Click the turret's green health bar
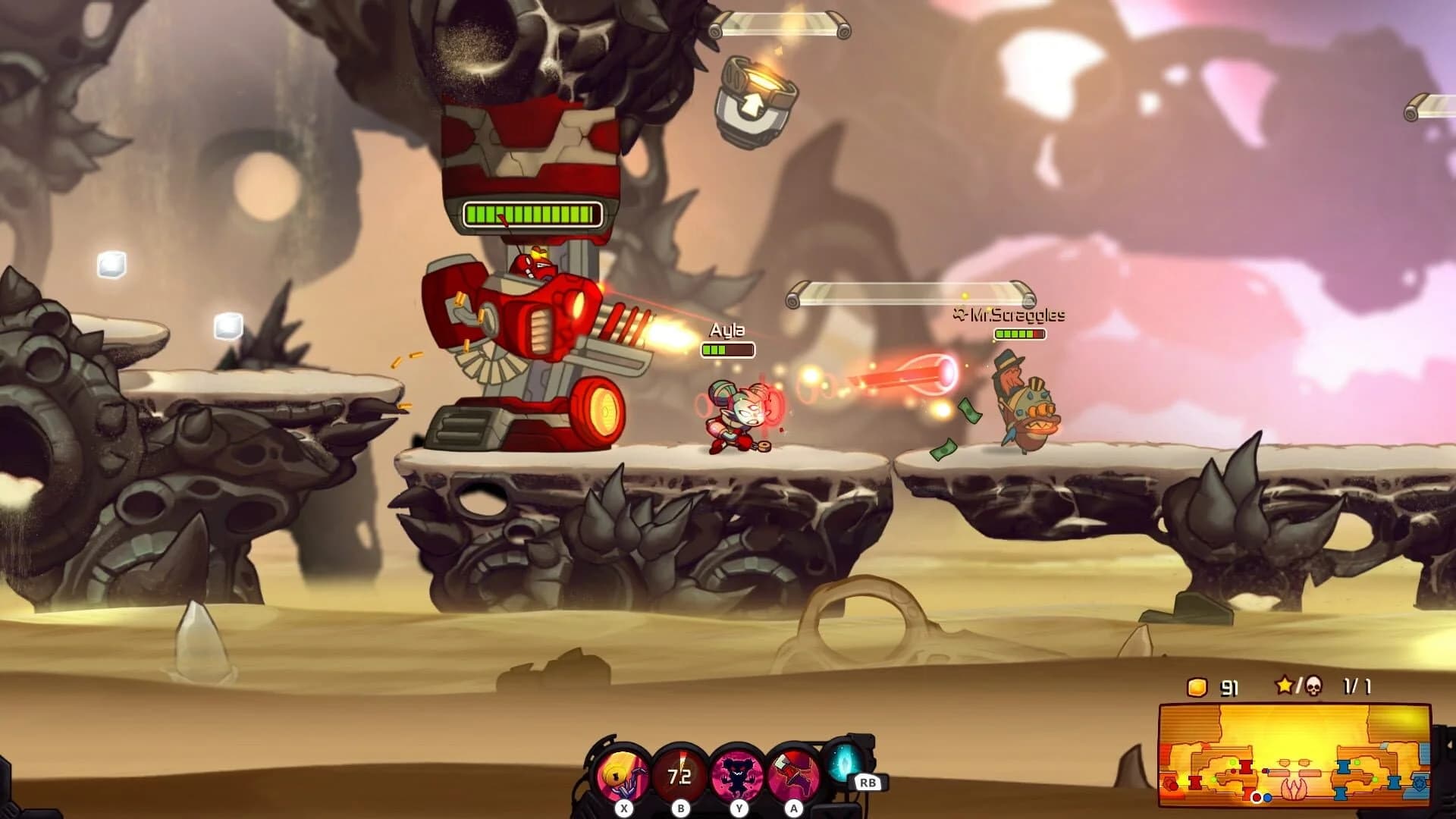 click(533, 212)
